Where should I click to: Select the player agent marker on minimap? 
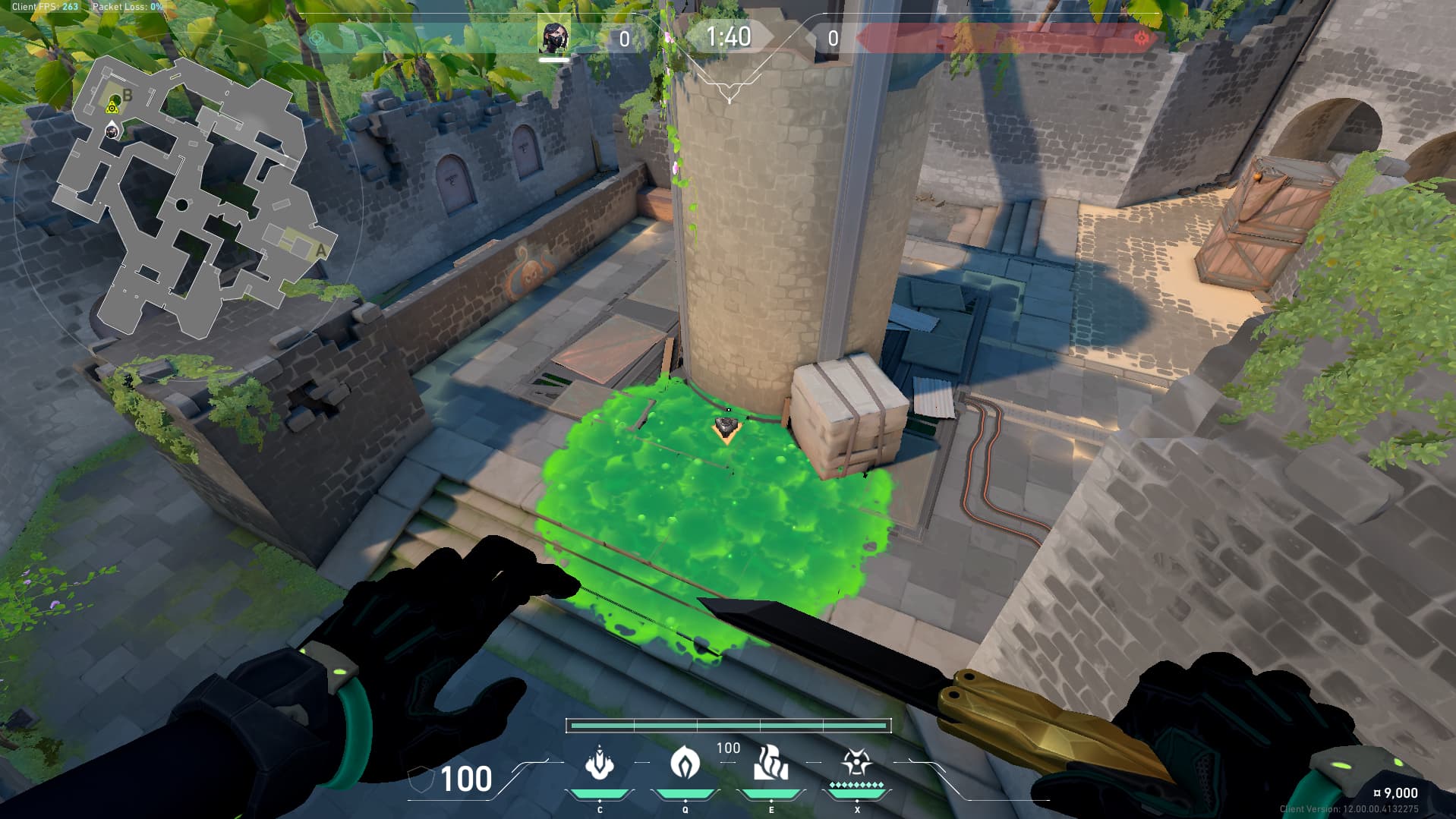click(x=112, y=131)
